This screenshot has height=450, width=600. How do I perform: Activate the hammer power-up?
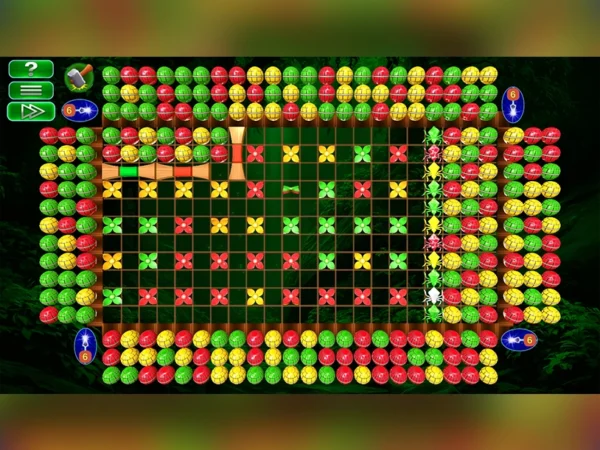(77, 77)
